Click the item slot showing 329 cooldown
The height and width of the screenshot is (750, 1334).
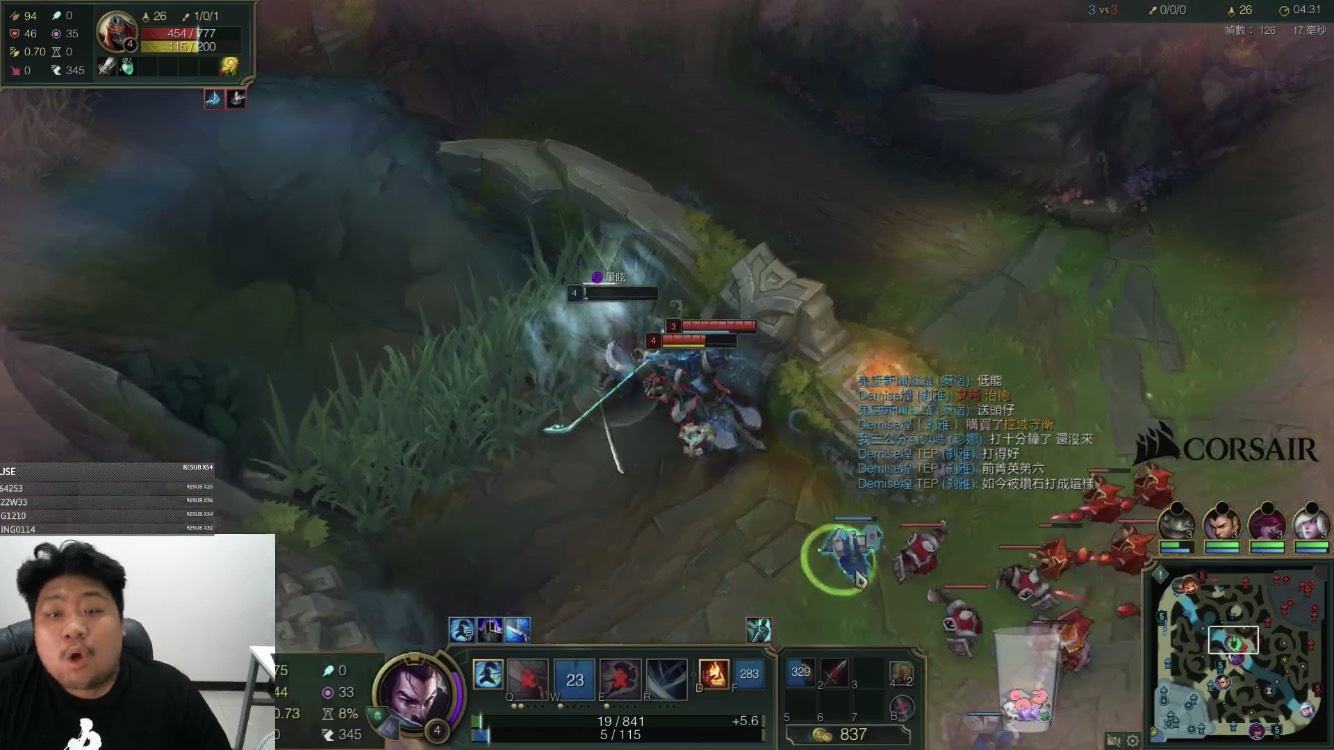pos(800,673)
